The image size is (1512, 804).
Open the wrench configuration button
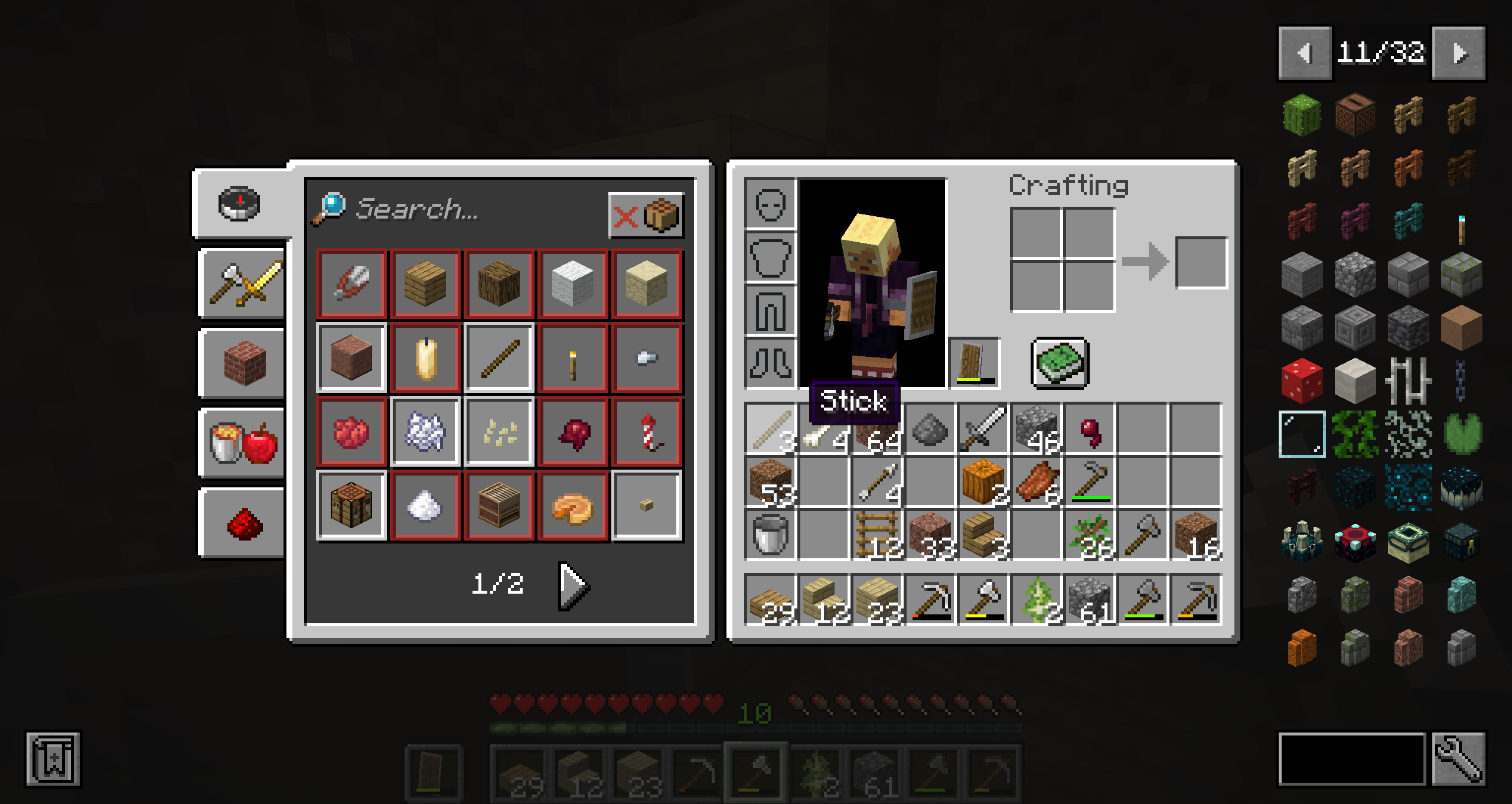click(x=1459, y=760)
